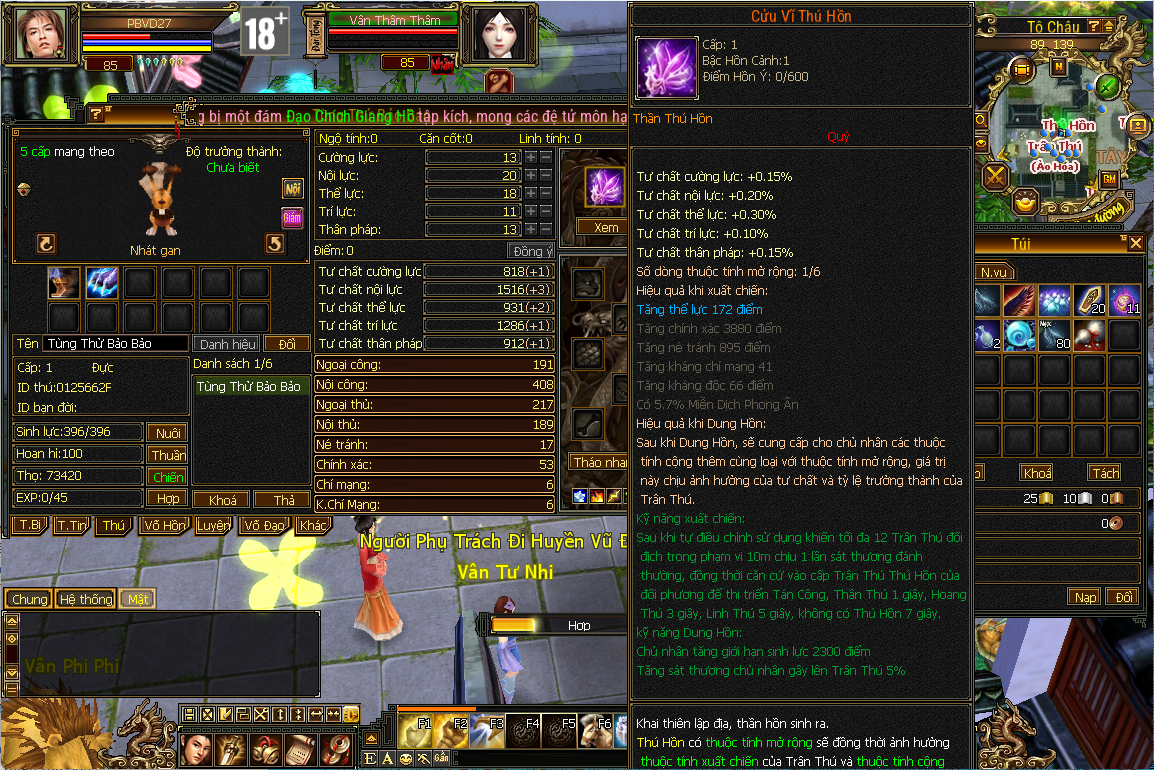Switch to the Luyện tab
This screenshot has width=1154, height=770.
click(213, 525)
